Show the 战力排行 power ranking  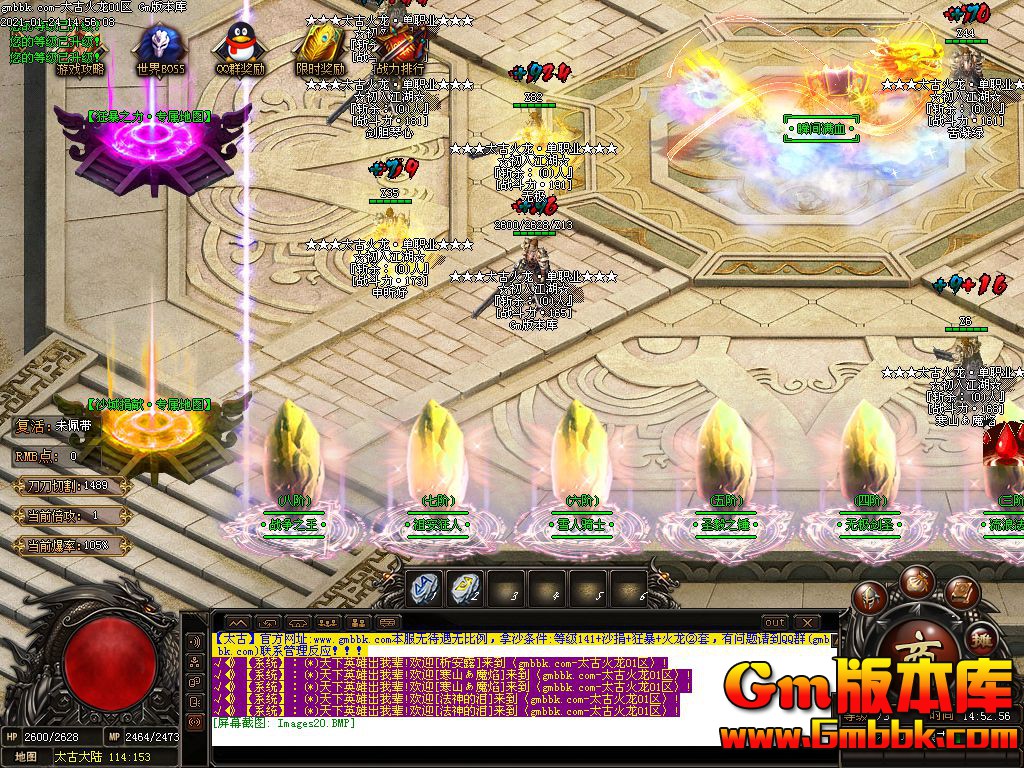(x=400, y=48)
